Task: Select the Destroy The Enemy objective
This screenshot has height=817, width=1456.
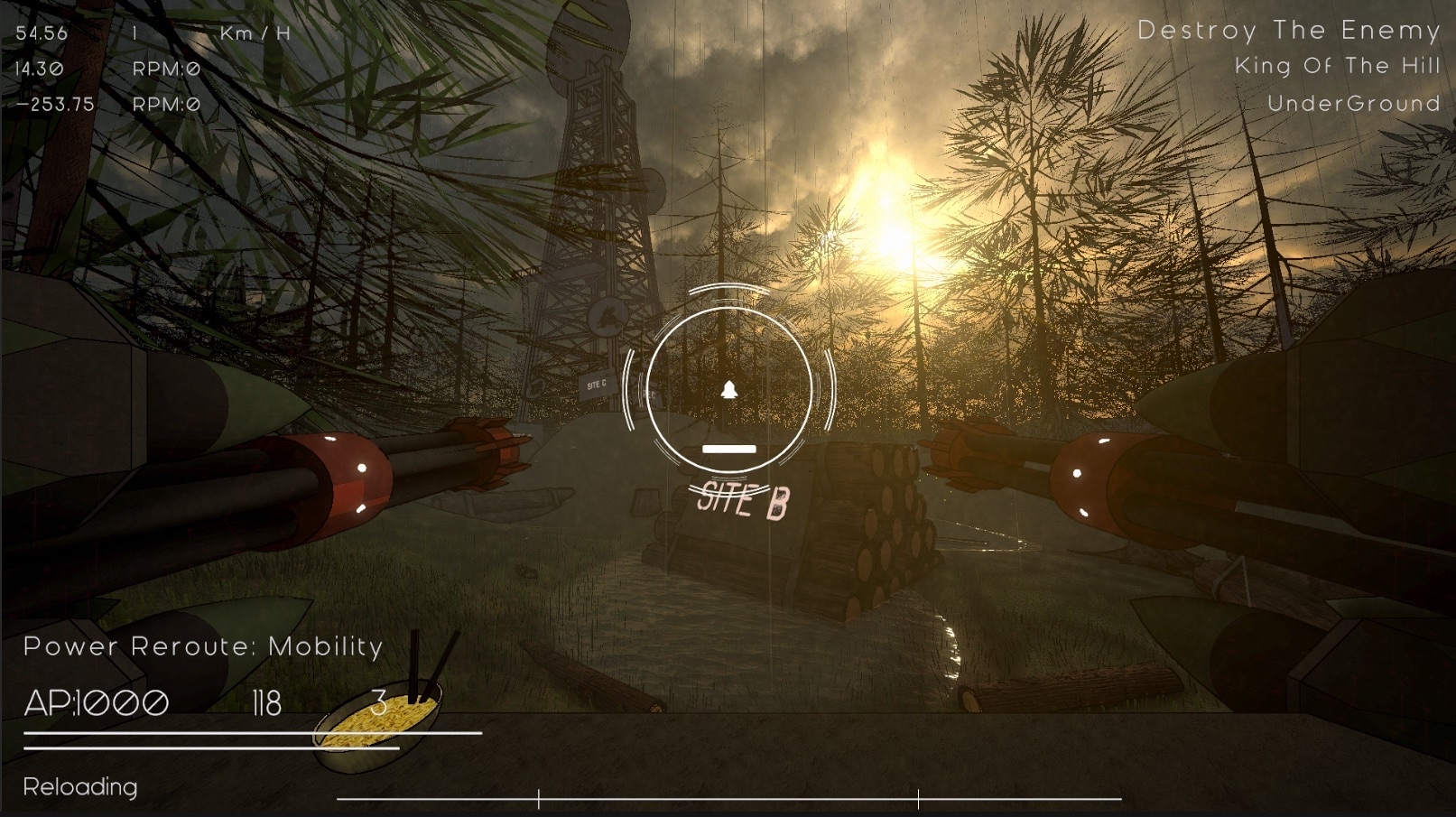Action: (1288, 31)
